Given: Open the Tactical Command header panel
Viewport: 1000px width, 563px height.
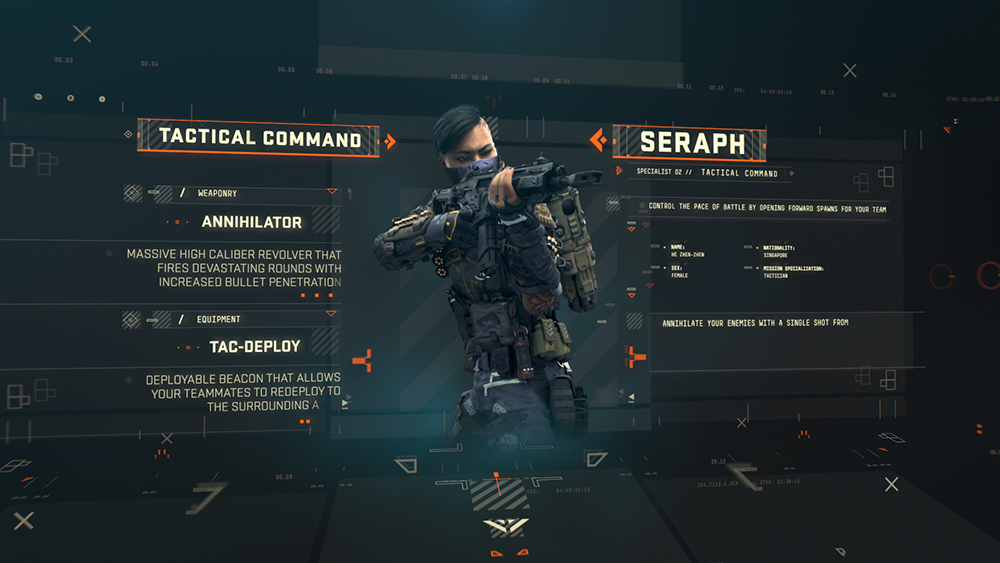Looking at the screenshot, I should click(259, 138).
